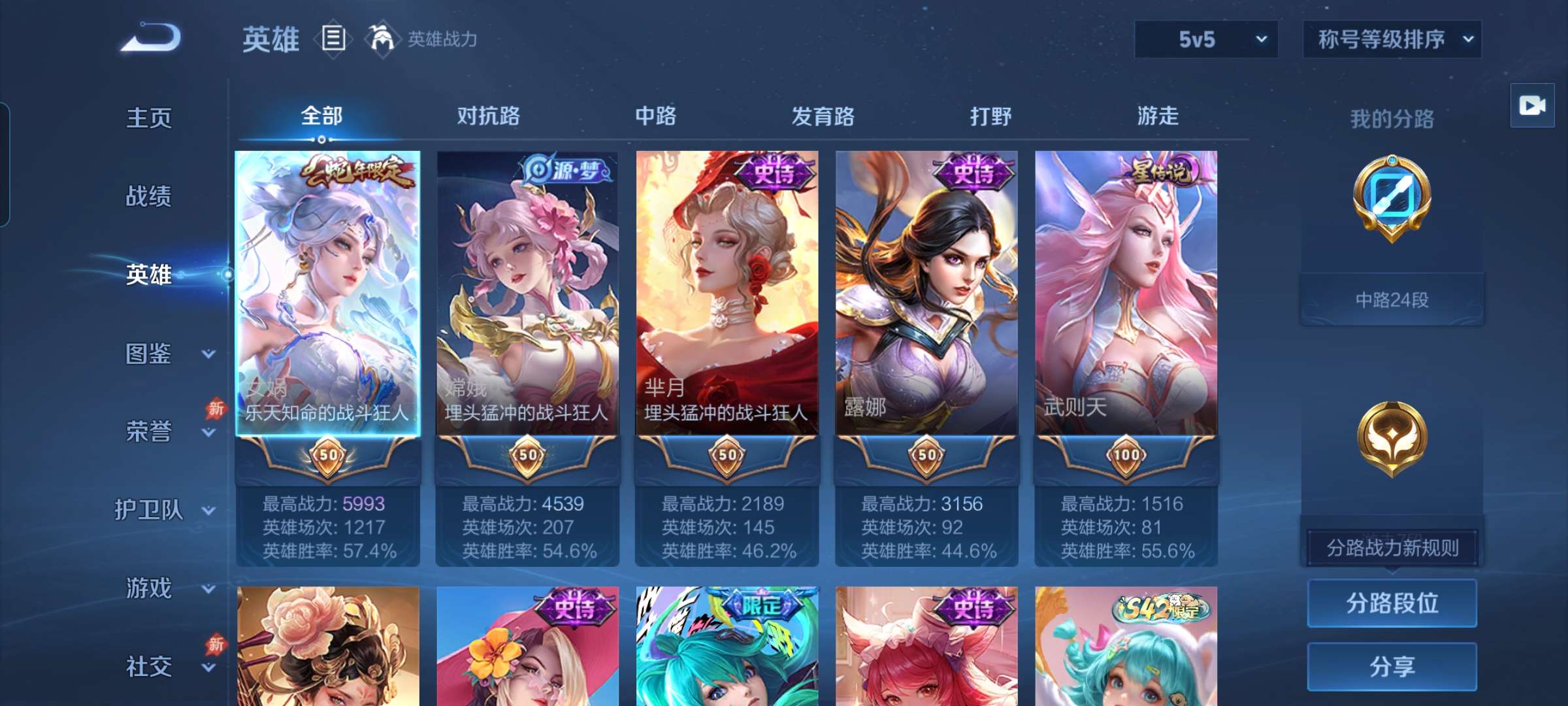Open the 5v5 mode dropdown
Screen dimensions: 1568x706
coord(1205,41)
